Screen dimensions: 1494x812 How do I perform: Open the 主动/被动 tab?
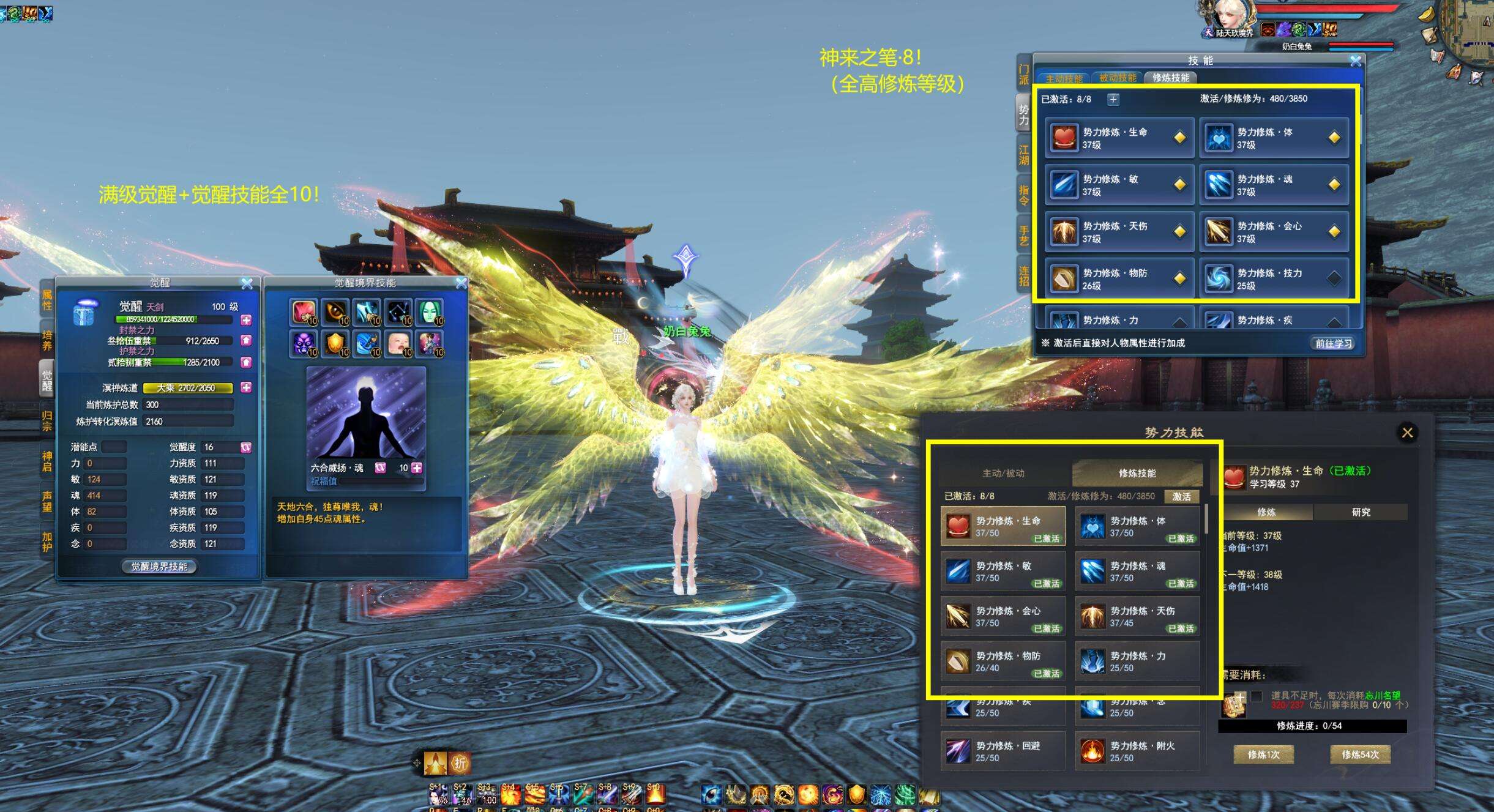pyautogui.click(x=1003, y=473)
